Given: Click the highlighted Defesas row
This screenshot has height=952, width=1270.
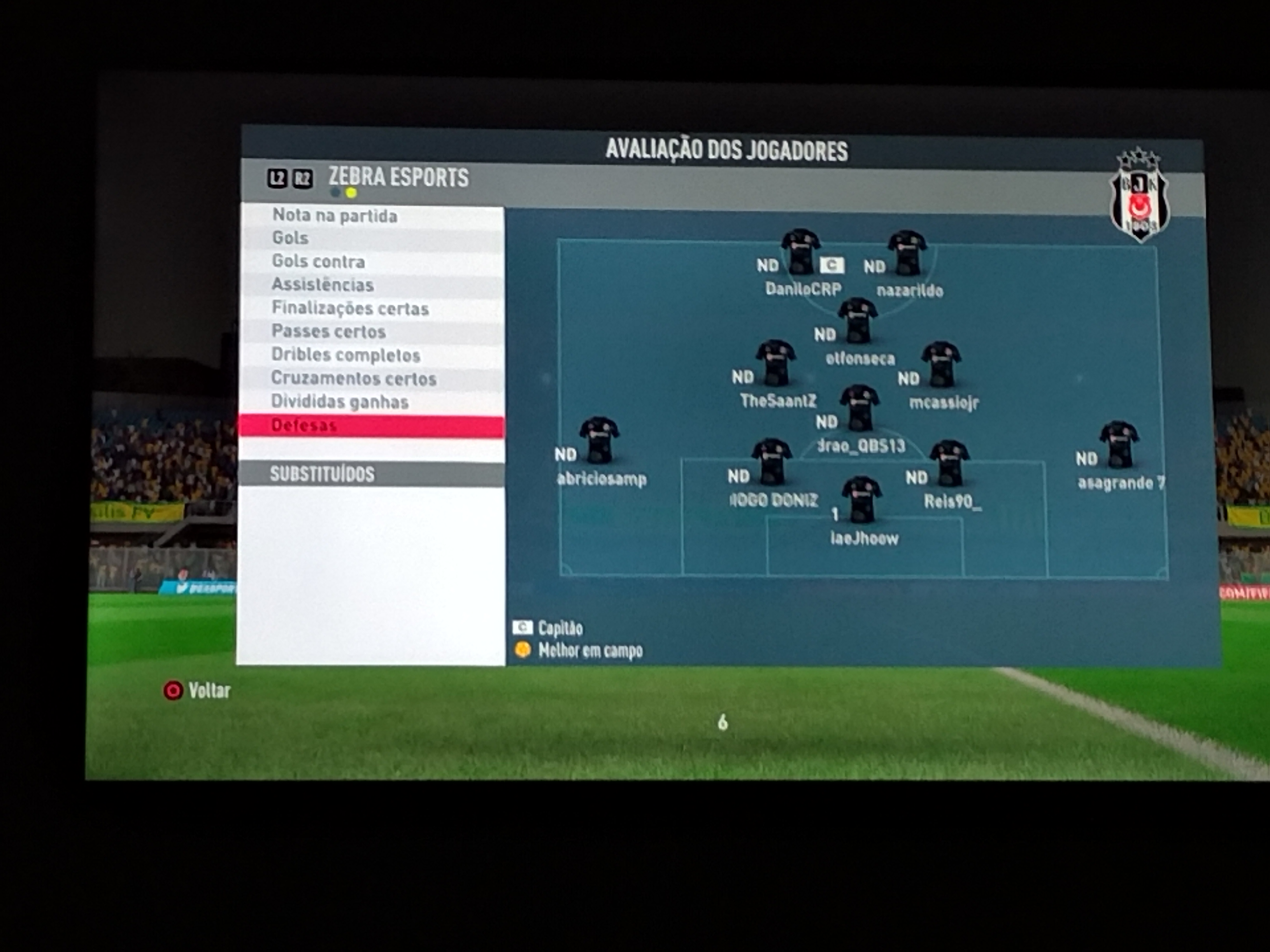Looking at the screenshot, I should pos(371,426).
